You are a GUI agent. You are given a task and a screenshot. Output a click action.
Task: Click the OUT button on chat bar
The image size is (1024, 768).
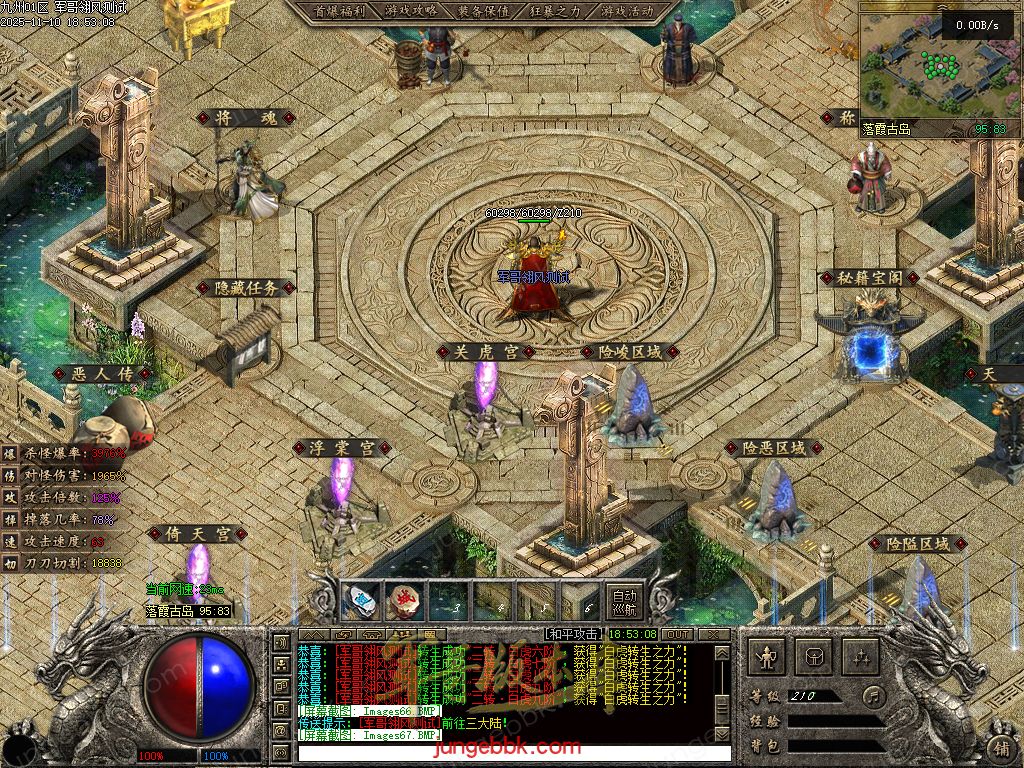(677, 634)
